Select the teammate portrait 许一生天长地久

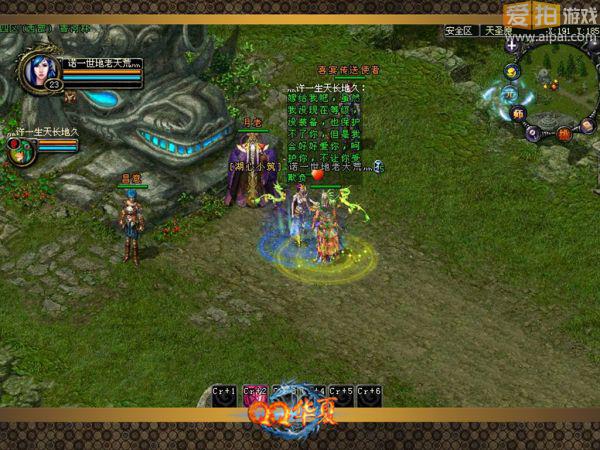coord(17,150)
